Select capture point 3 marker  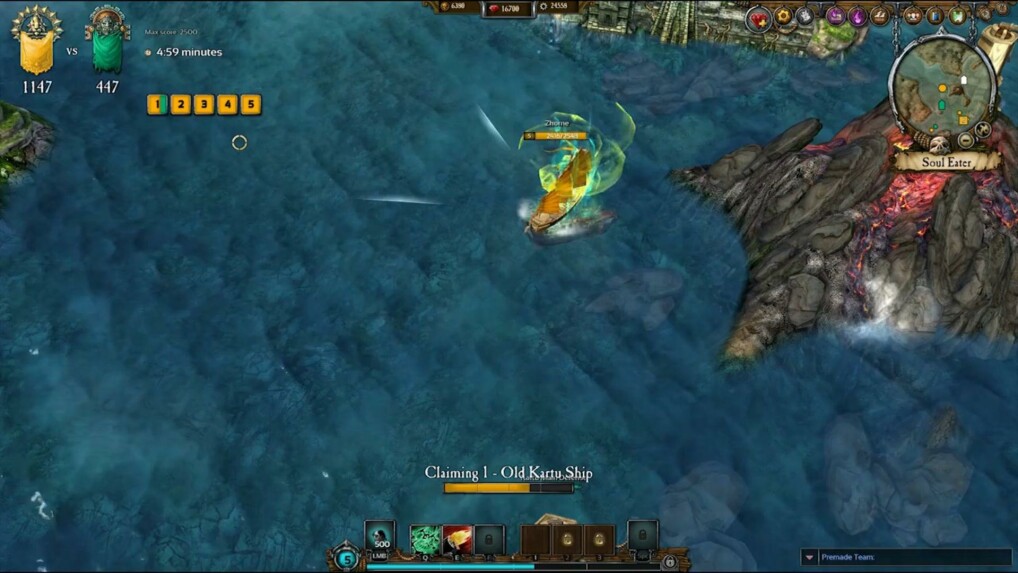coord(204,104)
